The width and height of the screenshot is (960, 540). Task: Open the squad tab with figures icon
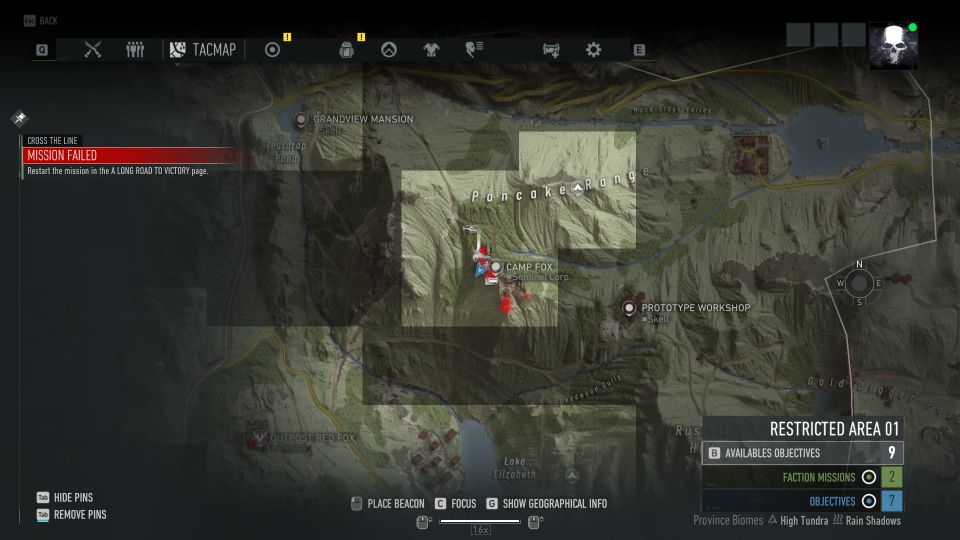point(135,49)
